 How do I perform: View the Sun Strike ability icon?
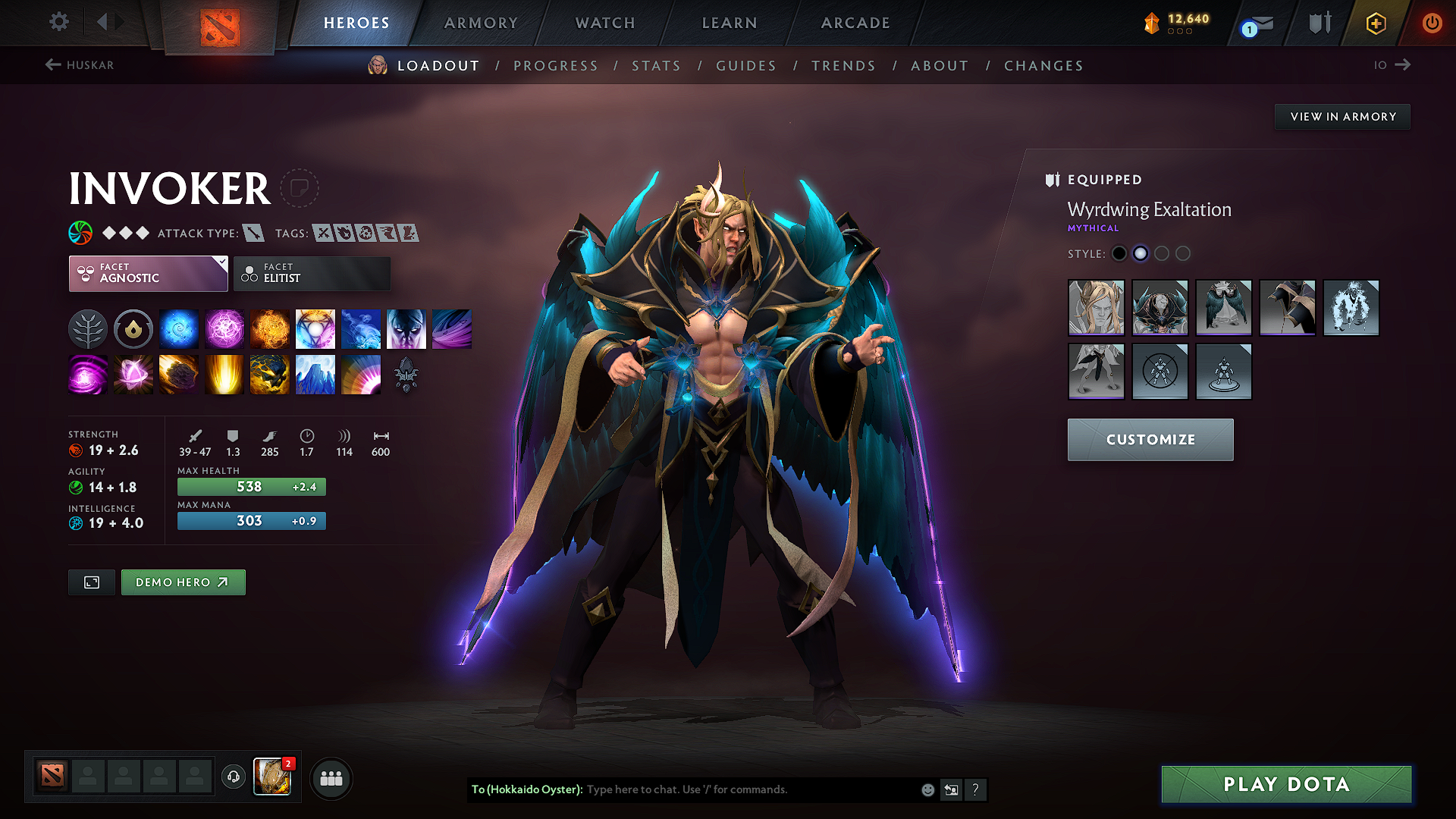pos(224,374)
